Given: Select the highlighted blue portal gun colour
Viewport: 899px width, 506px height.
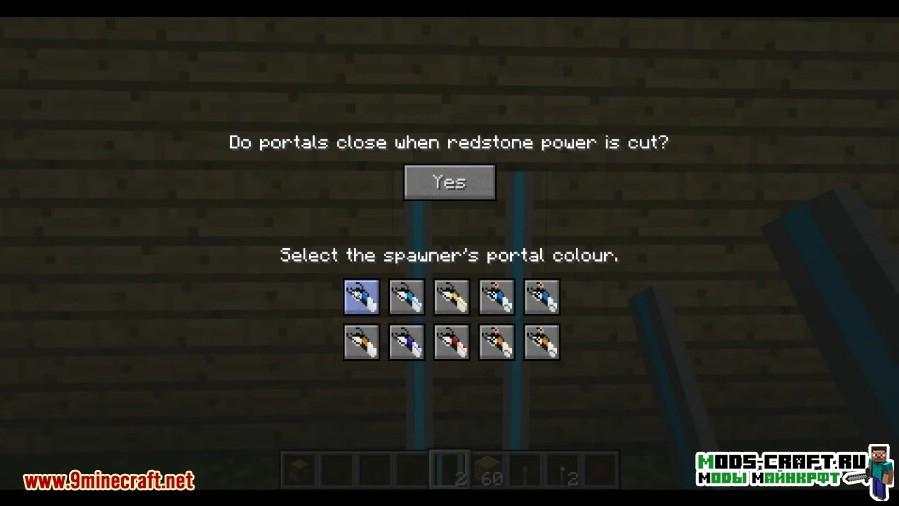Looking at the screenshot, I should click(x=361, y=296).
